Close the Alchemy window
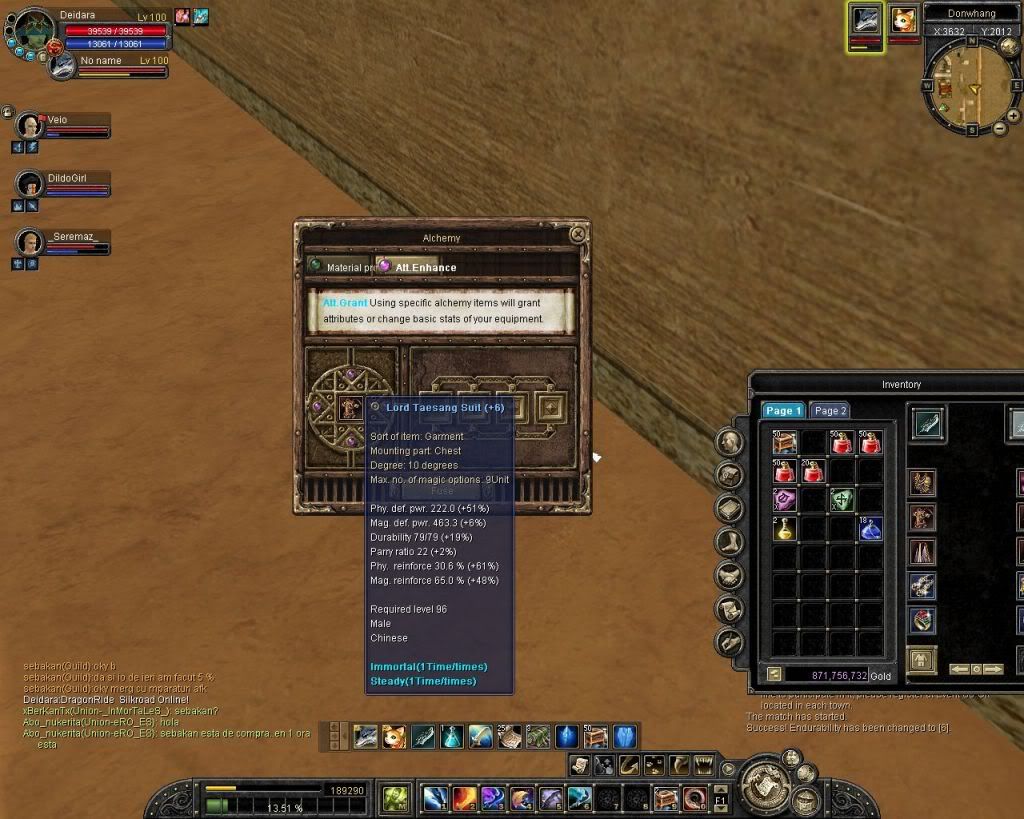This screenshot has height=819, width=1024. click(577, 234)
